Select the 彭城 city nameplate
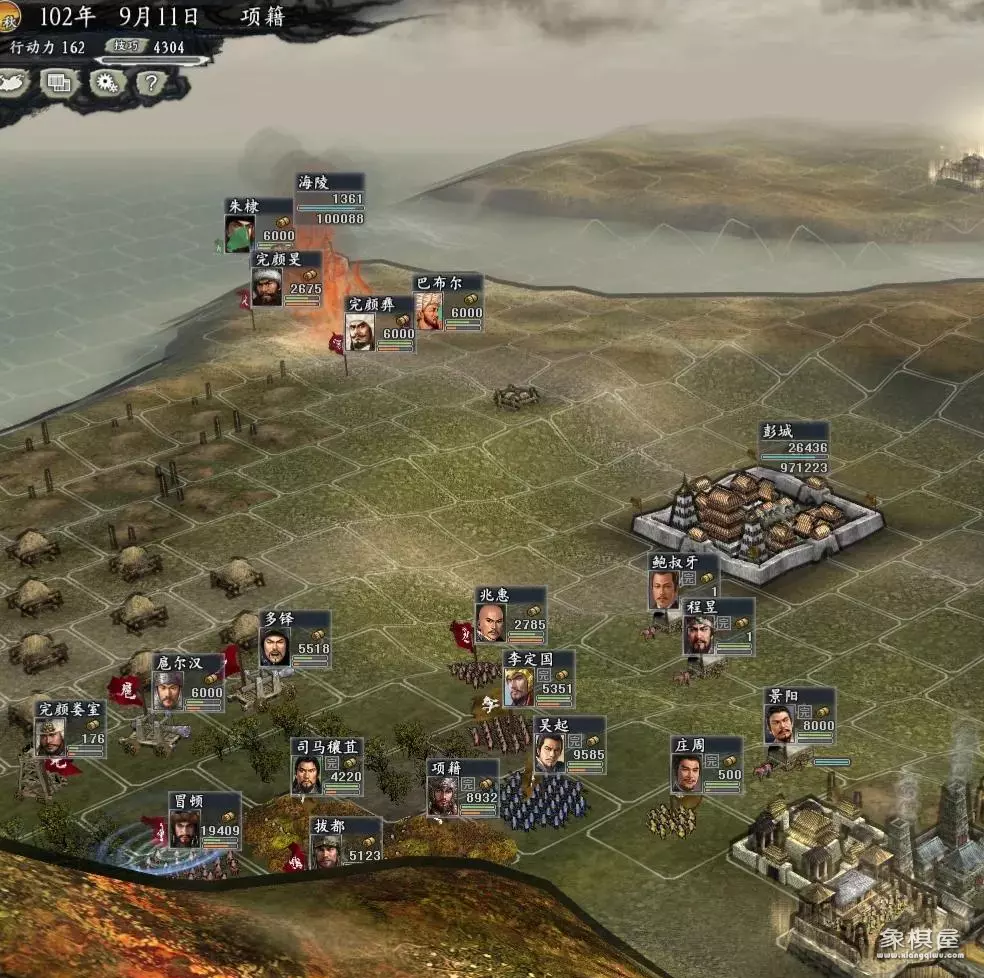The height and width of the screenshot is (978, 984). pos(793,449)
